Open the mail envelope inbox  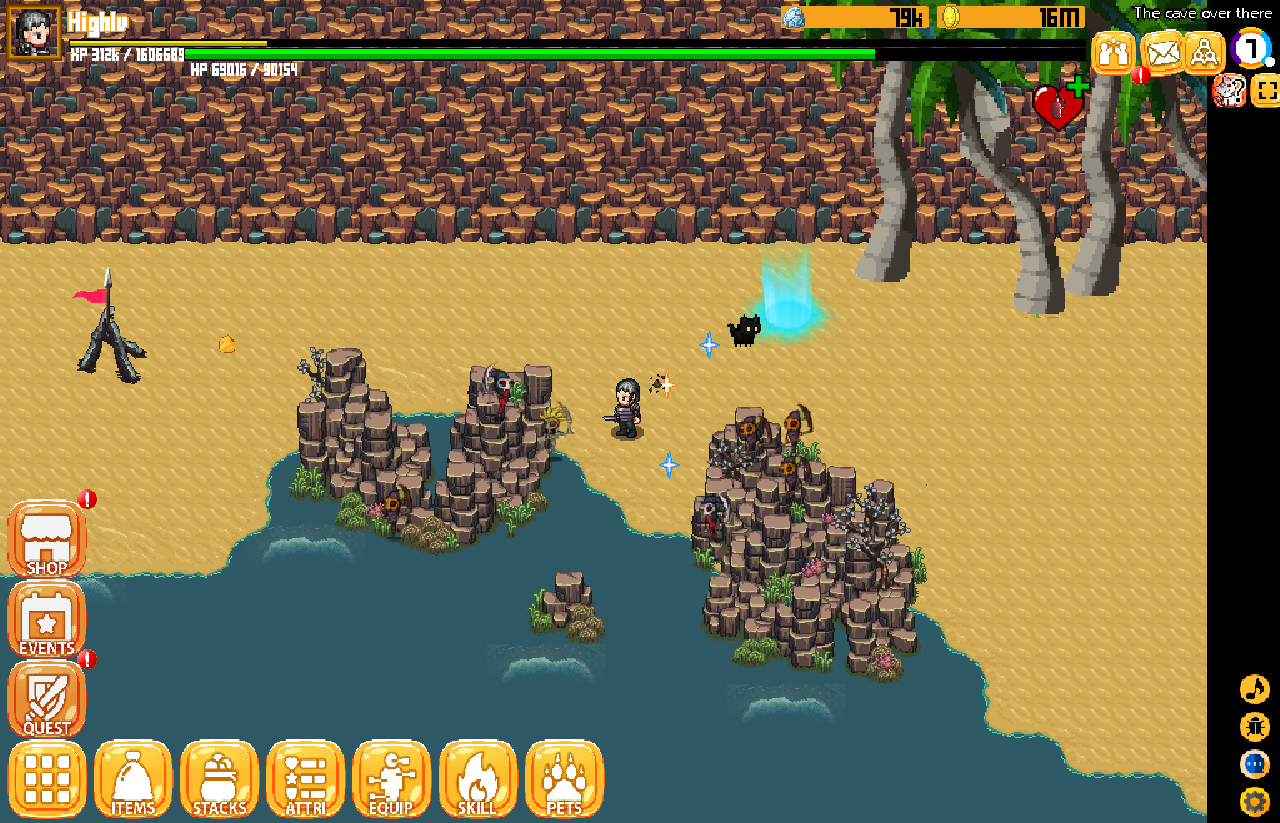(x=1161, y=52)
